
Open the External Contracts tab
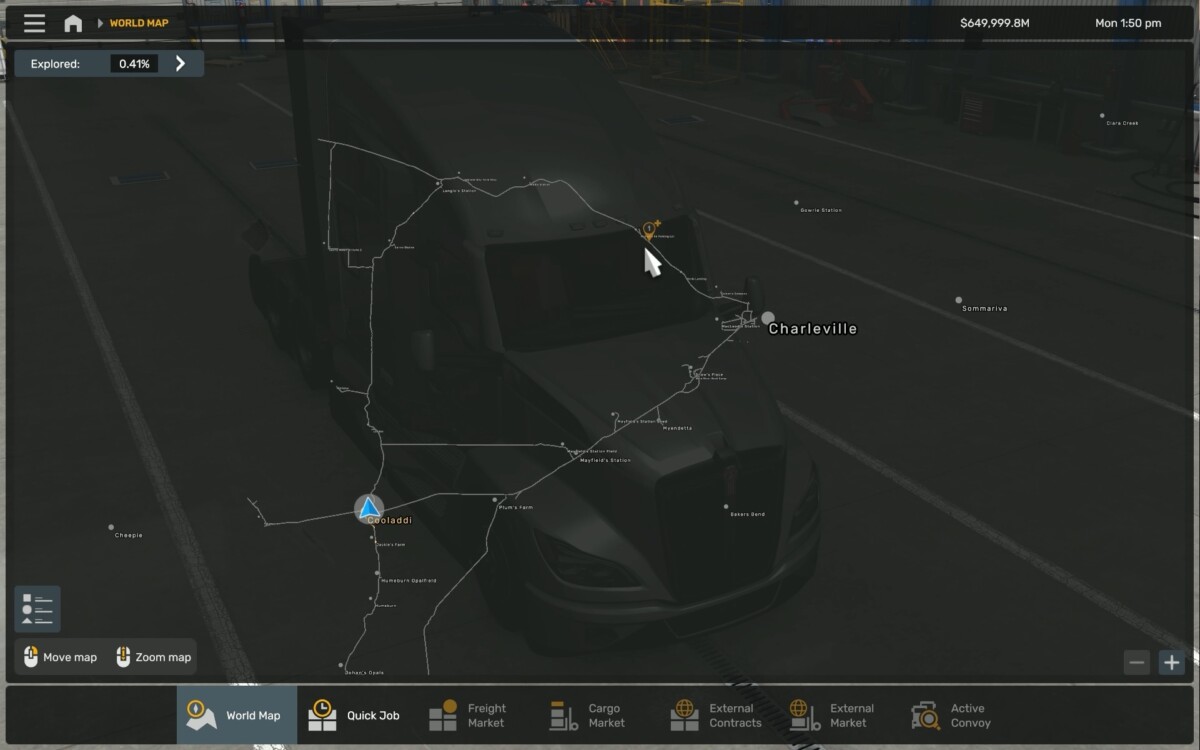[716, 715]
